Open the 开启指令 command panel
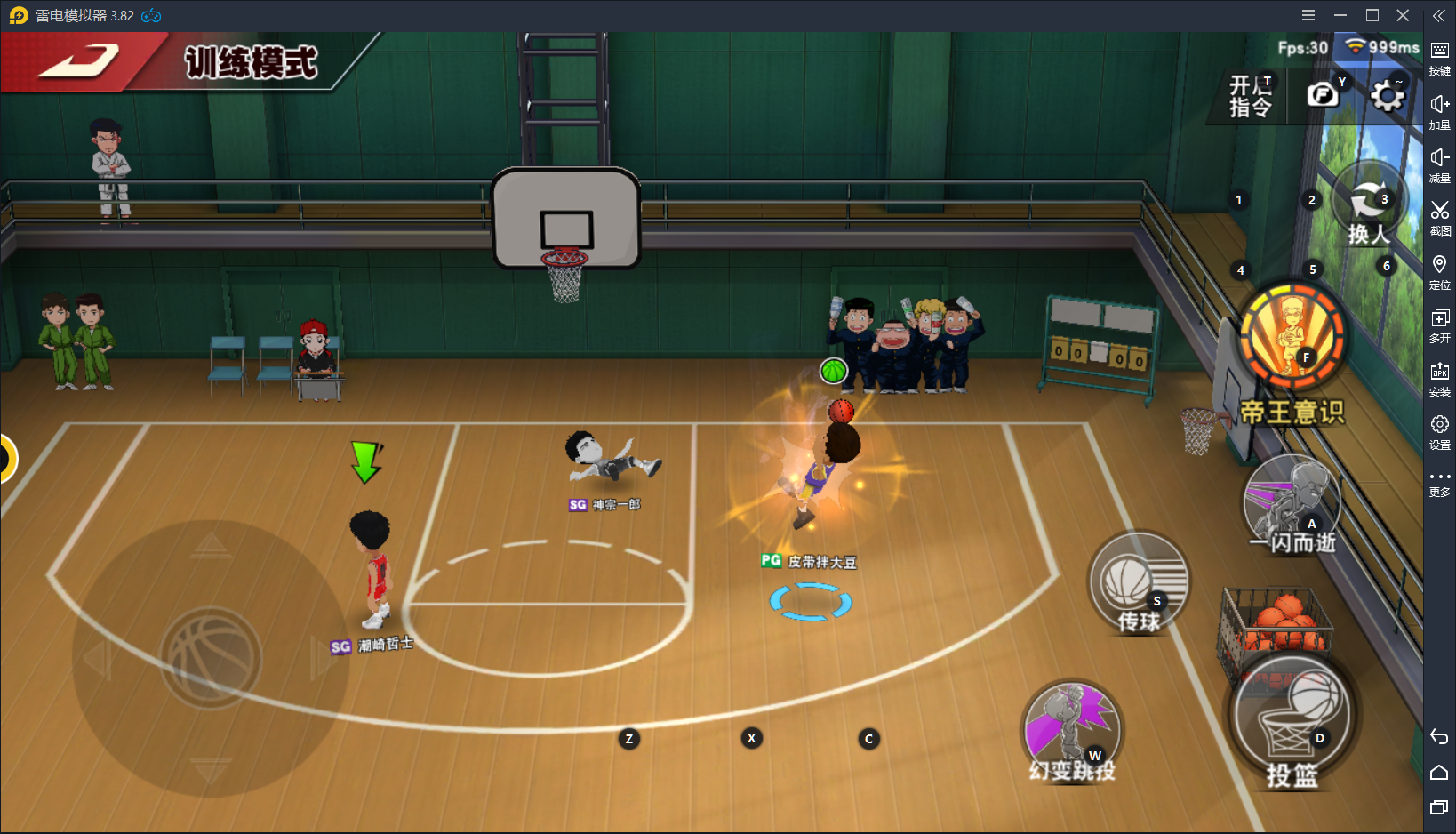Screen dimensions: 1456x834 pyautogui.click(x=1250, y=96)
